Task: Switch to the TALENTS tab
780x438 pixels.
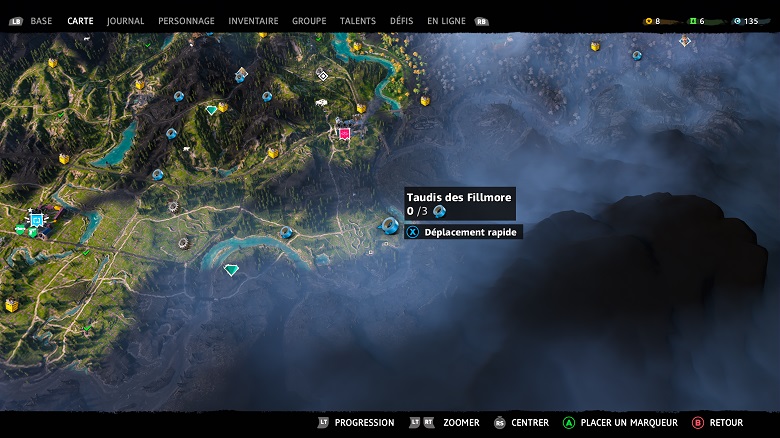Action: [x=358, y=21]
